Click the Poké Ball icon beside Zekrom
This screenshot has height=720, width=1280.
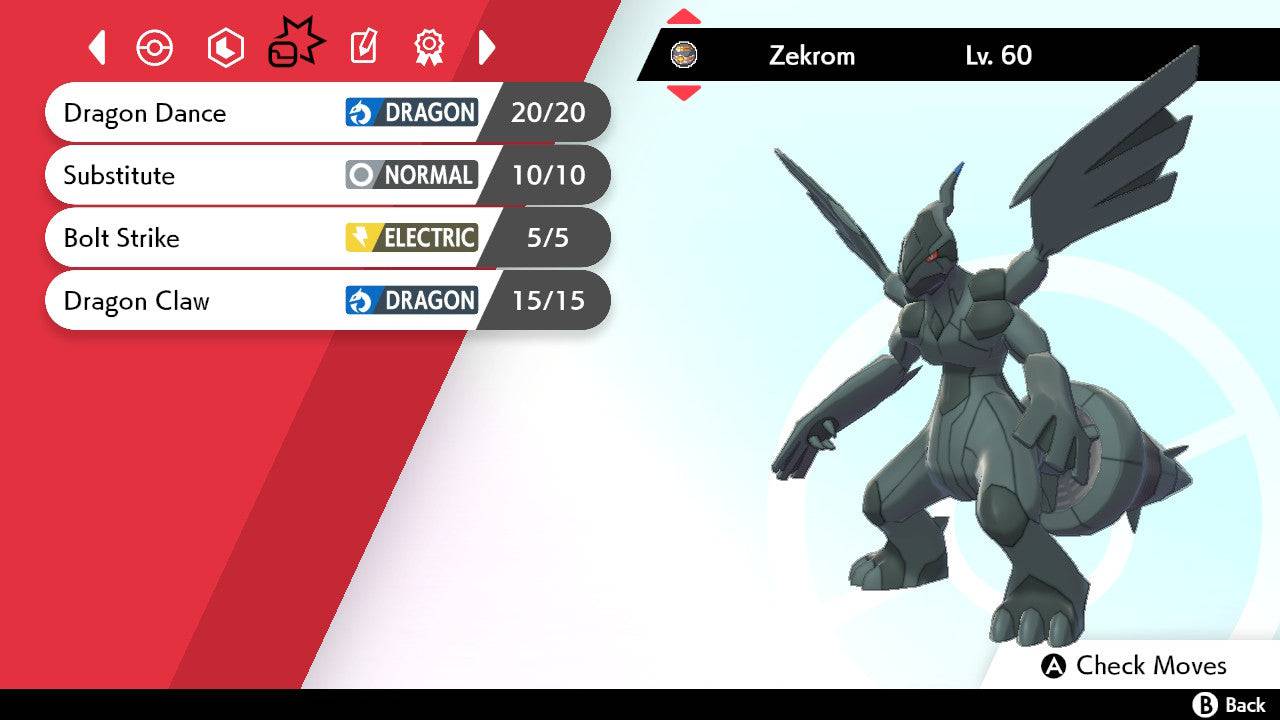coord(685,56)
